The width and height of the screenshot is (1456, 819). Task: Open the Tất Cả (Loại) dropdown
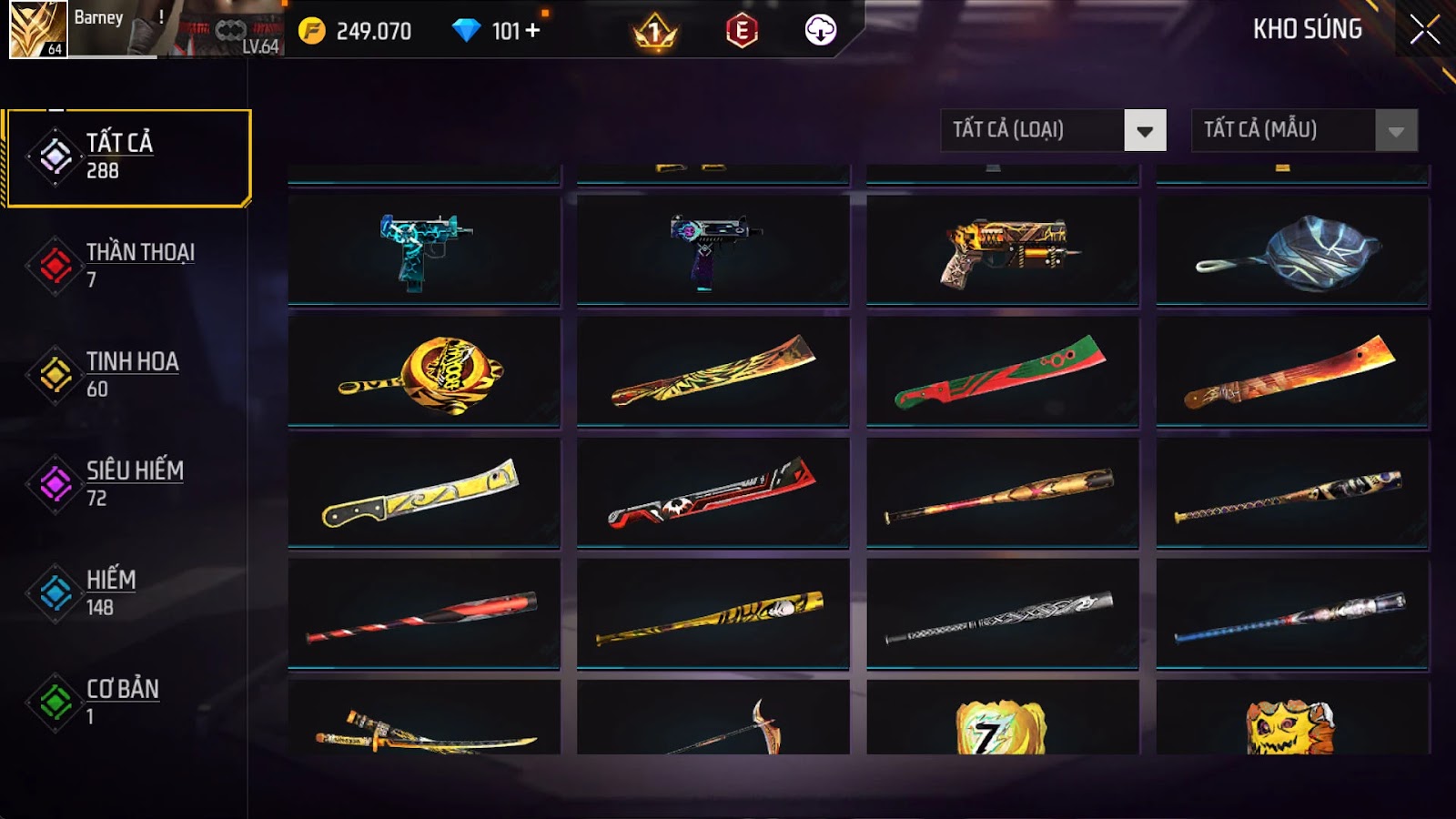pos(1053,130)
